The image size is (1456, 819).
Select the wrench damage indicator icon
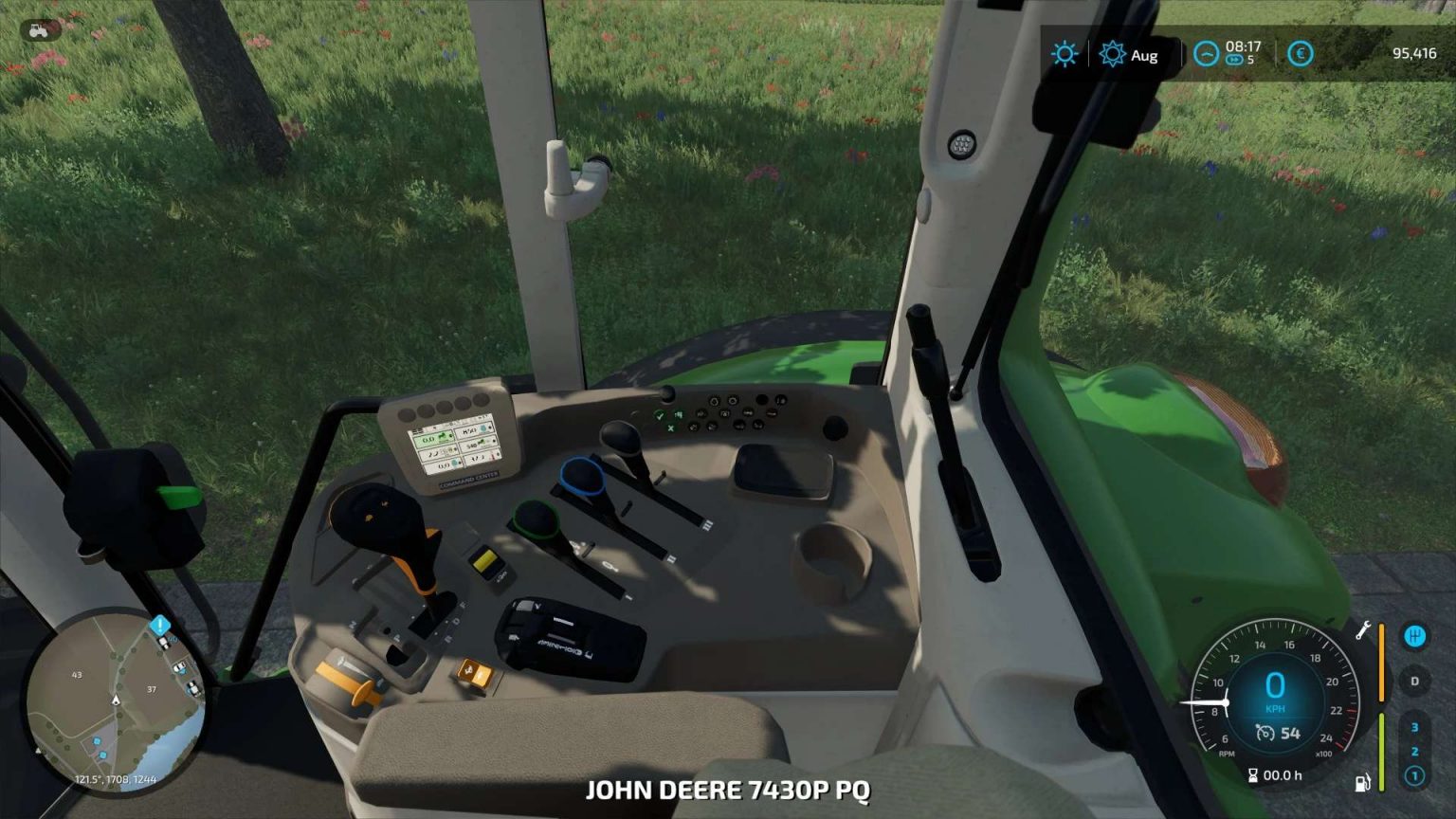coord(1363,630)
